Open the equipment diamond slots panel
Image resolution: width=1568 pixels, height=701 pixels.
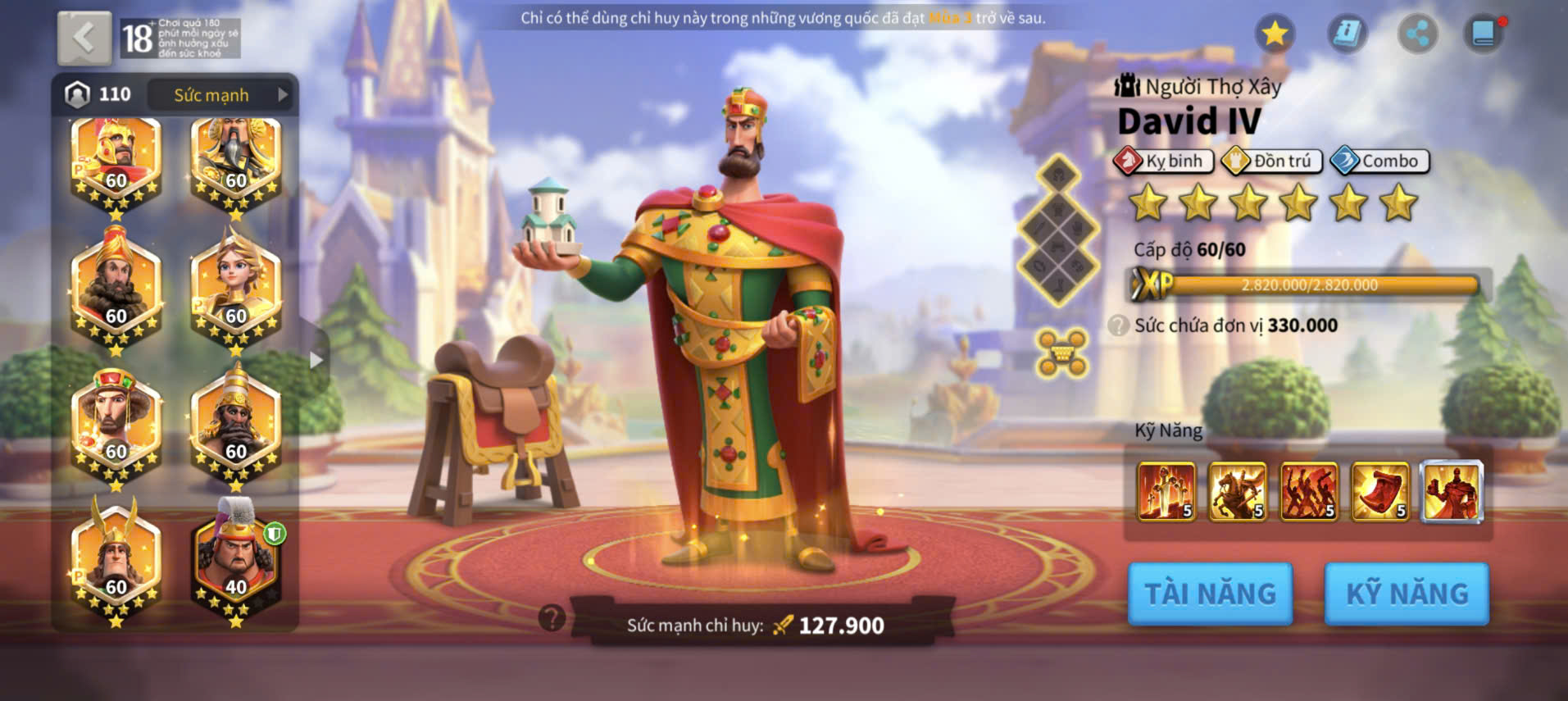point(1058,230)
